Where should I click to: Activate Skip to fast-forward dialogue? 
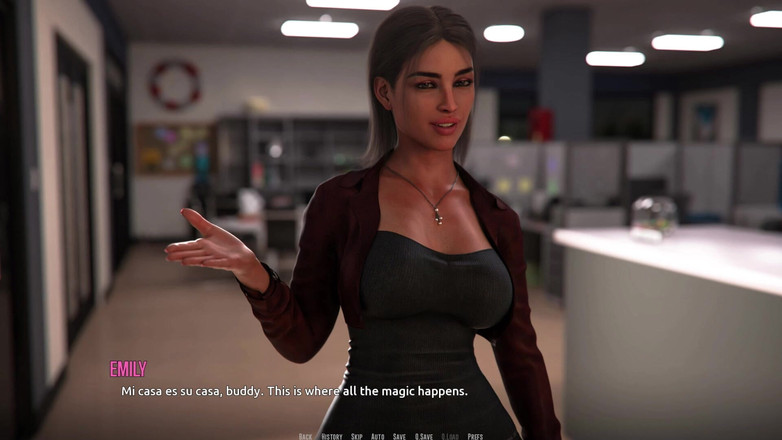357,436
